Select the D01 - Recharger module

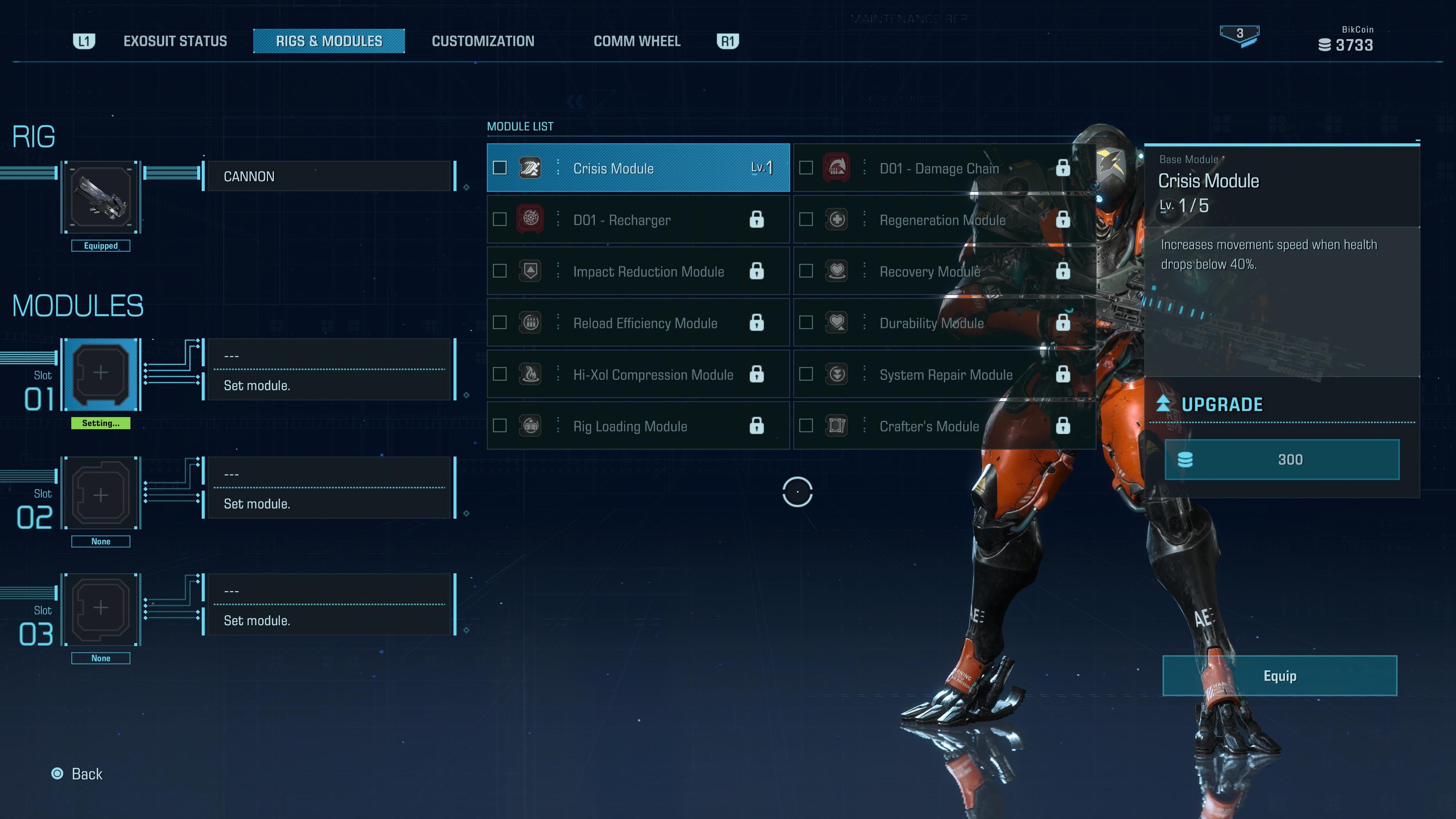point(637,220)
